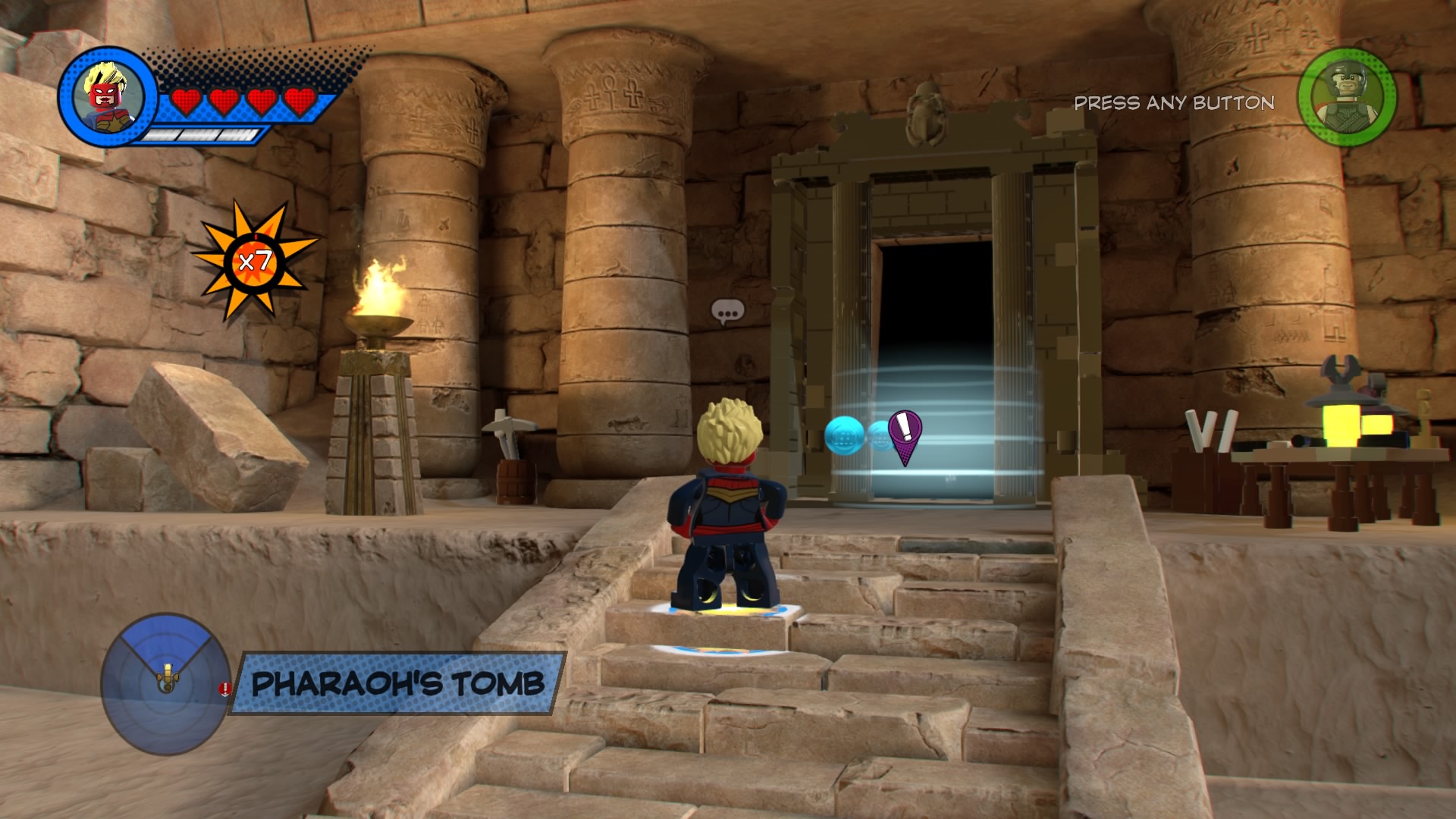This screenshot has width=1456, height=819.
Task: Select the Captain Marvel character portrait
Action: click(x=106, y=96)
